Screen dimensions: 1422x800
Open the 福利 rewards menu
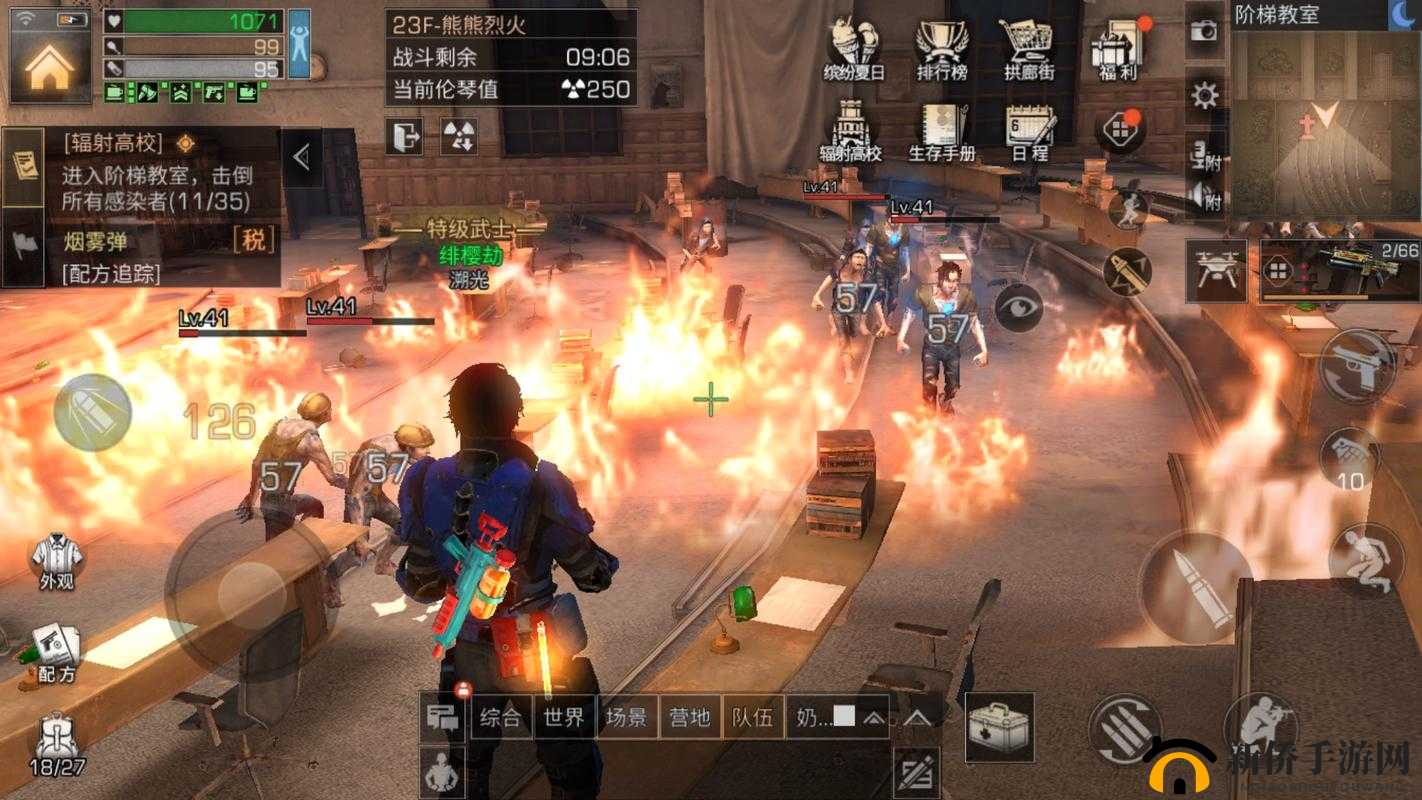1116,48
